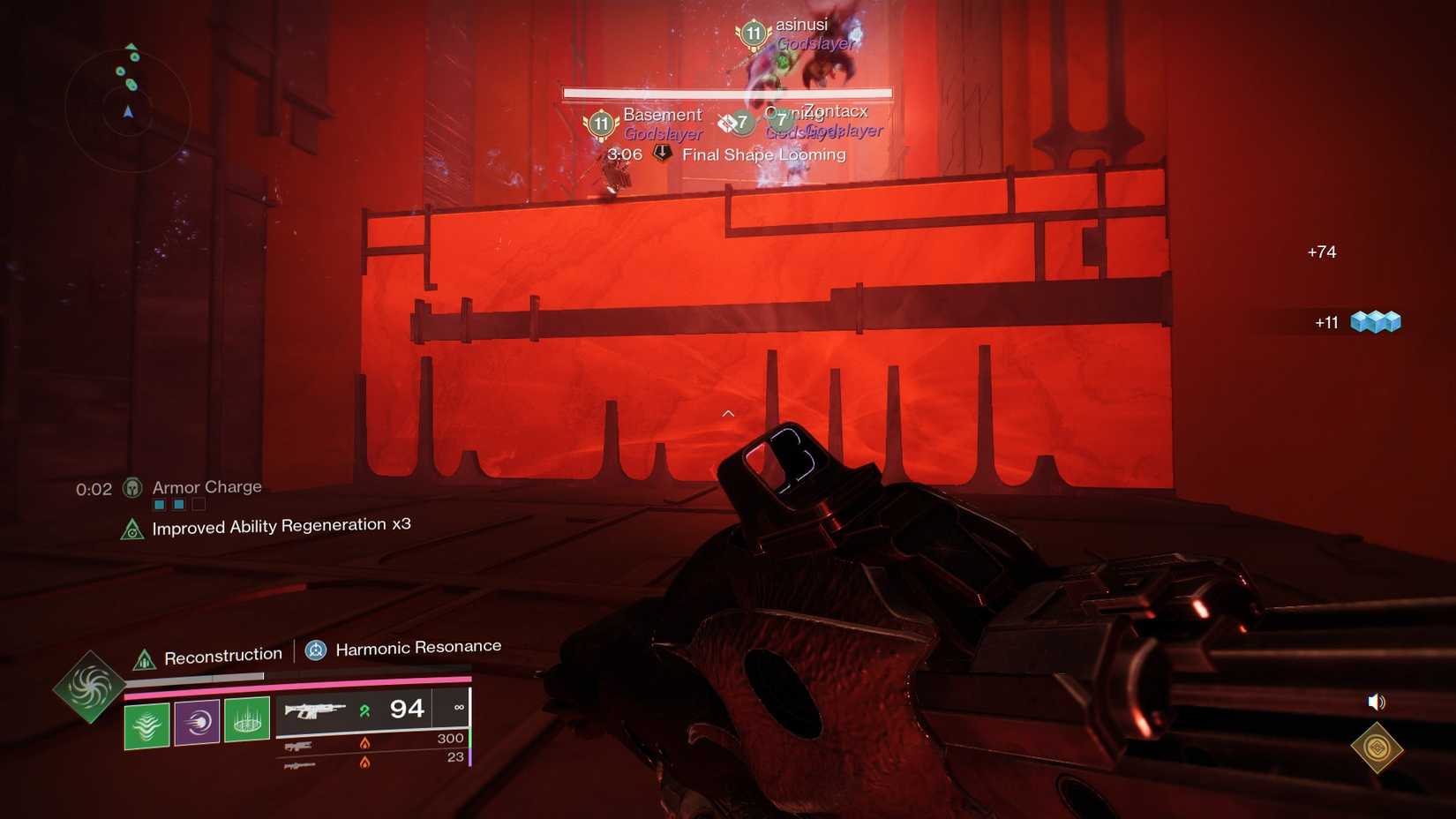Click the 94 ammo counter
This screenshot has height=819, width=1456.
point(406,708)
